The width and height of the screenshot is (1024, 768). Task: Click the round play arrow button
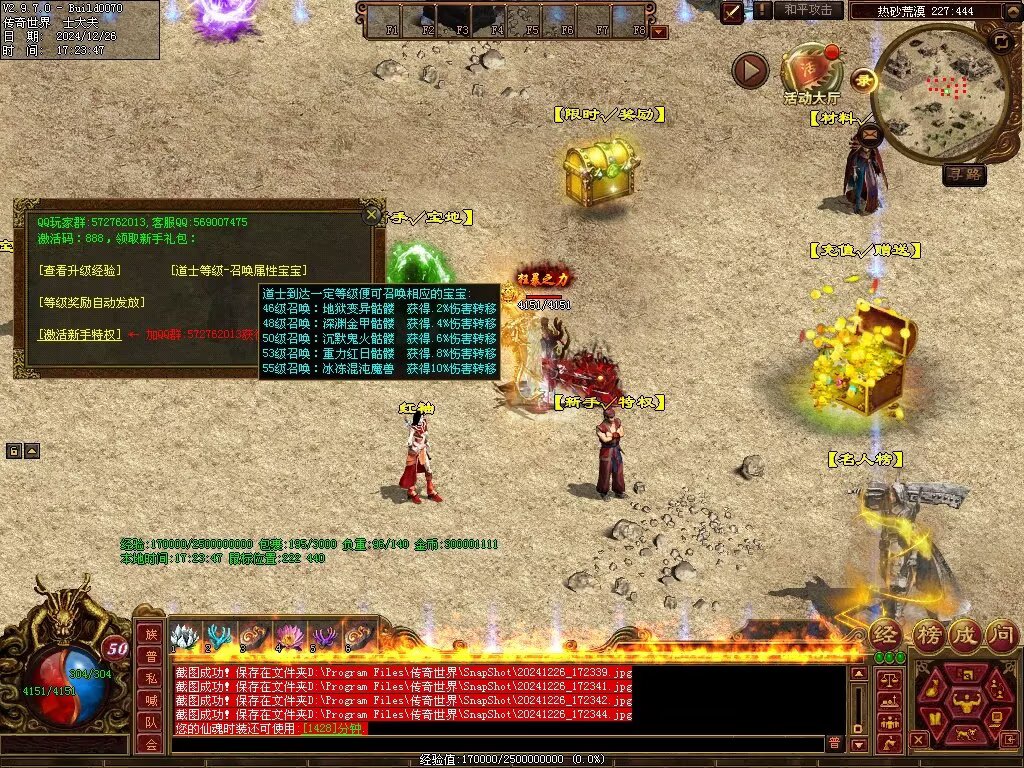750,70
